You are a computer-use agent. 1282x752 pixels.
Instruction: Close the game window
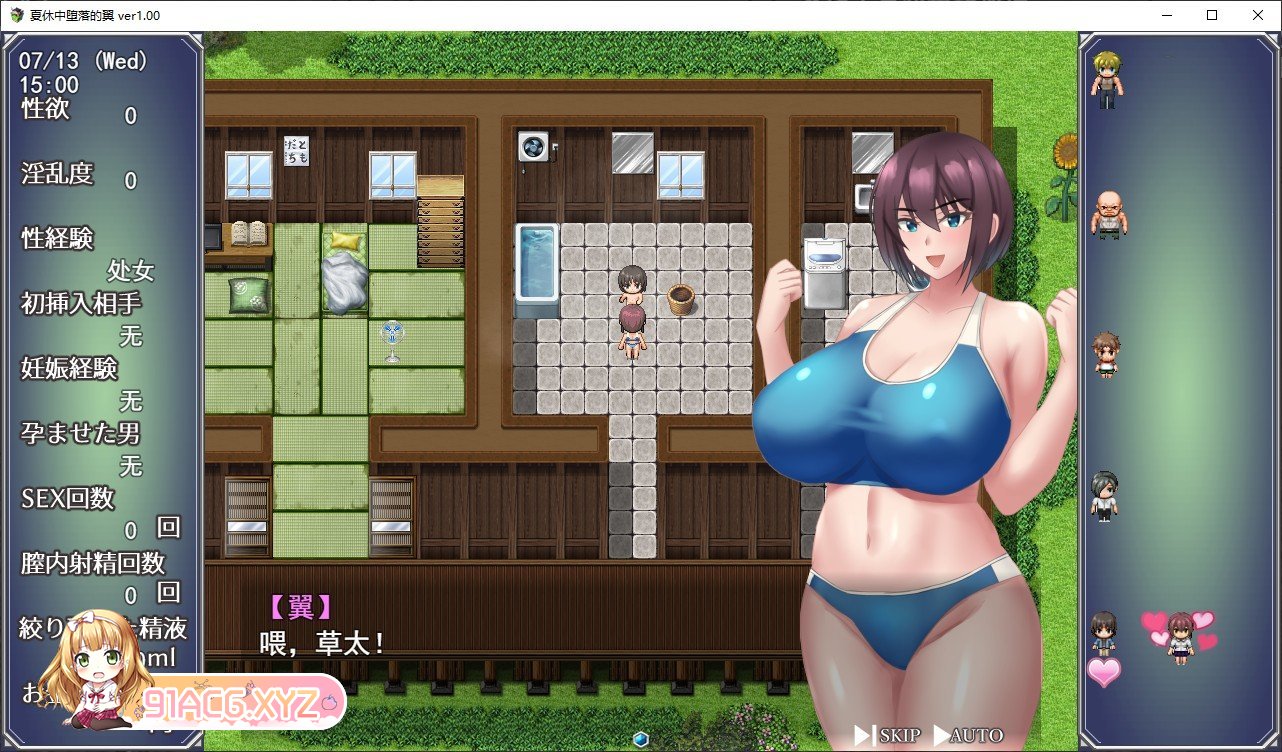[1258, 15]
